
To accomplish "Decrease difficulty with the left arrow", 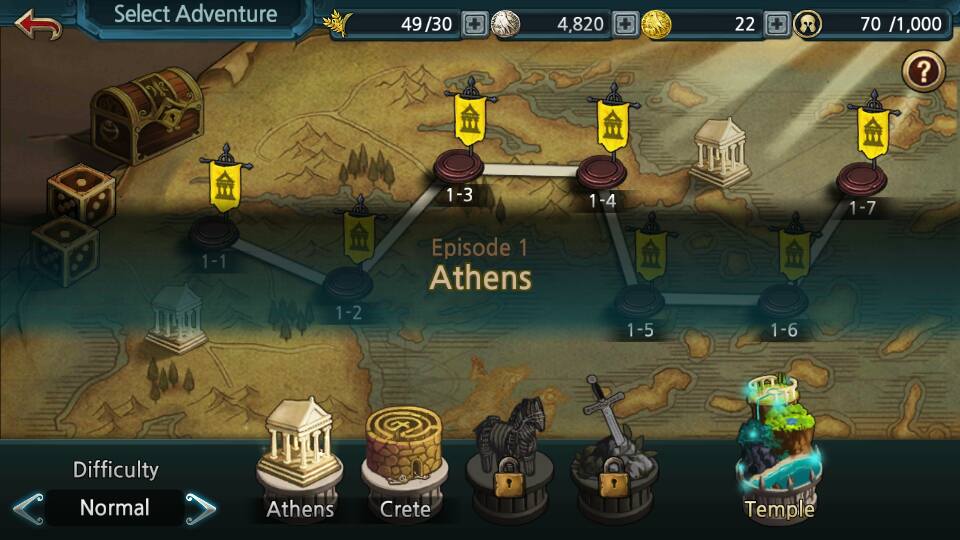I will click(28, 508).
